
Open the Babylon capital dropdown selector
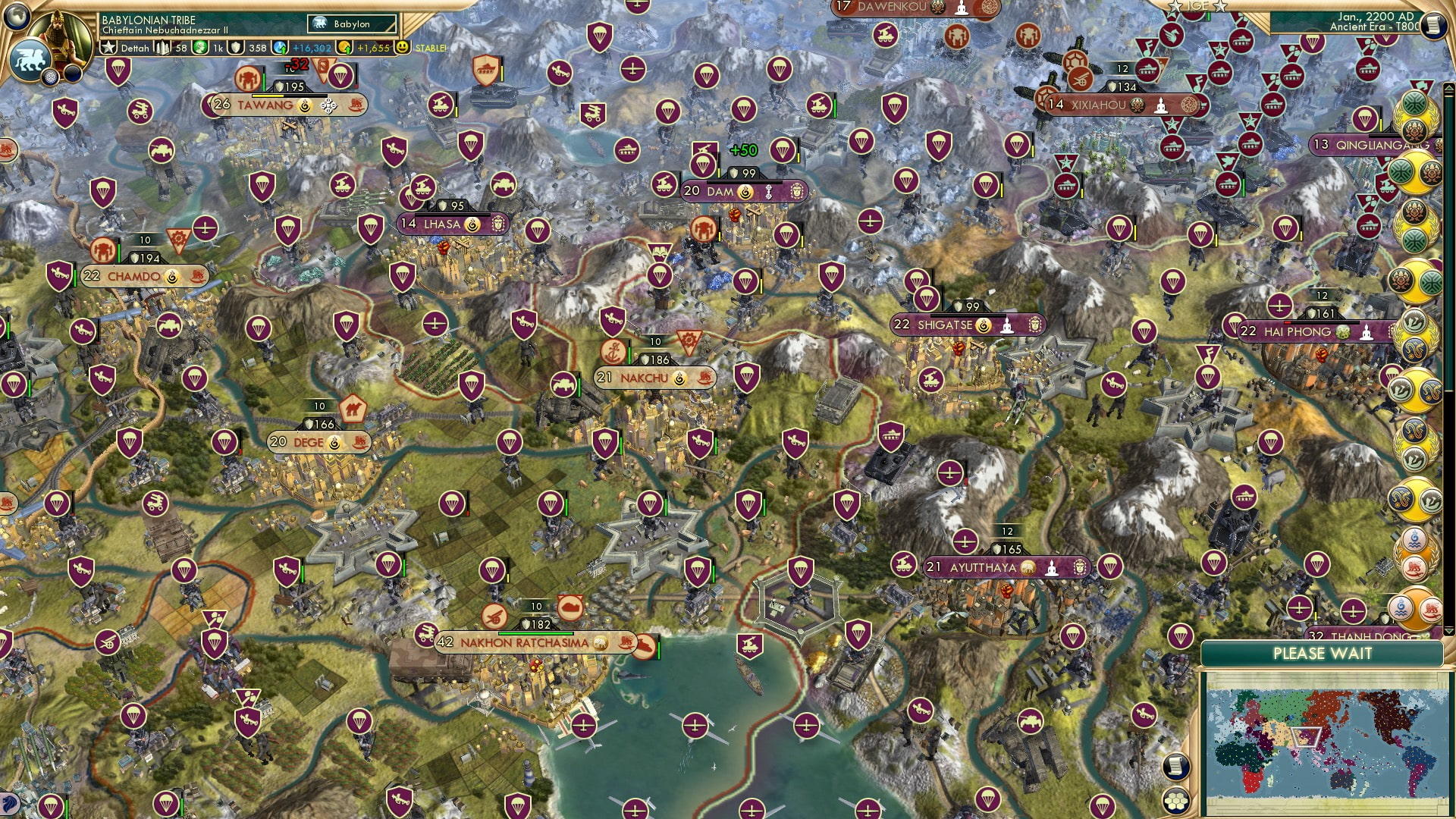click(353, 24)
